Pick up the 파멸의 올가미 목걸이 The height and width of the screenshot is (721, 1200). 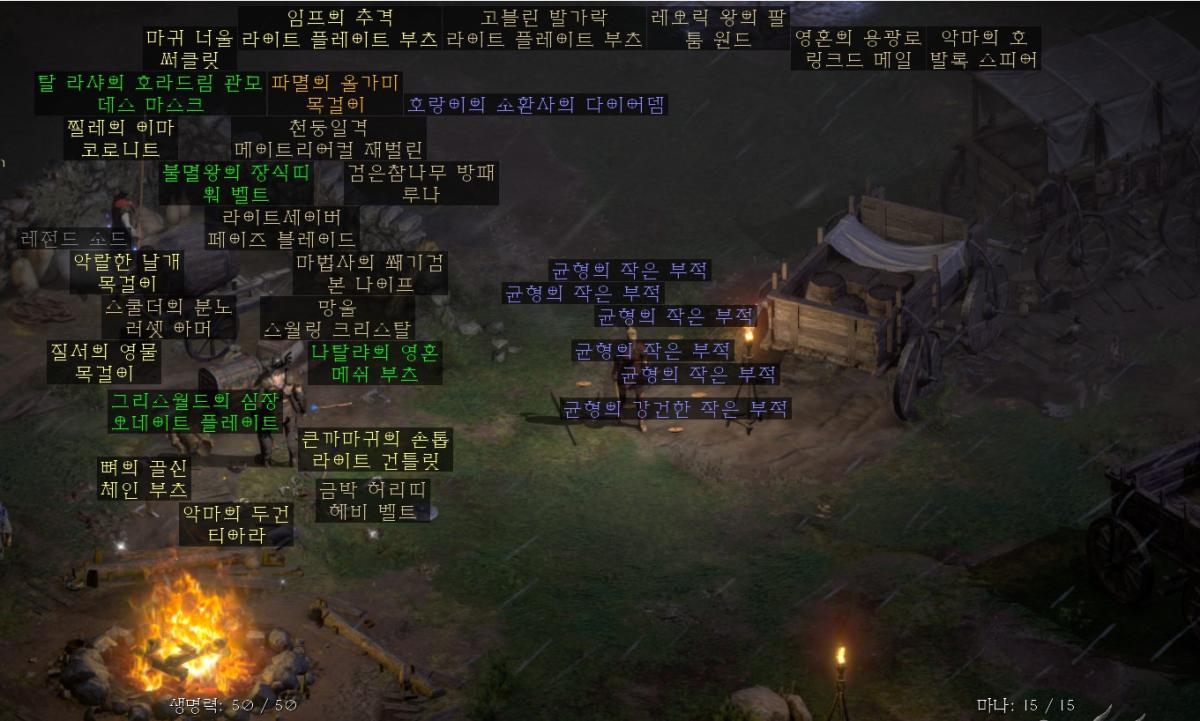[x=335, y=93]
